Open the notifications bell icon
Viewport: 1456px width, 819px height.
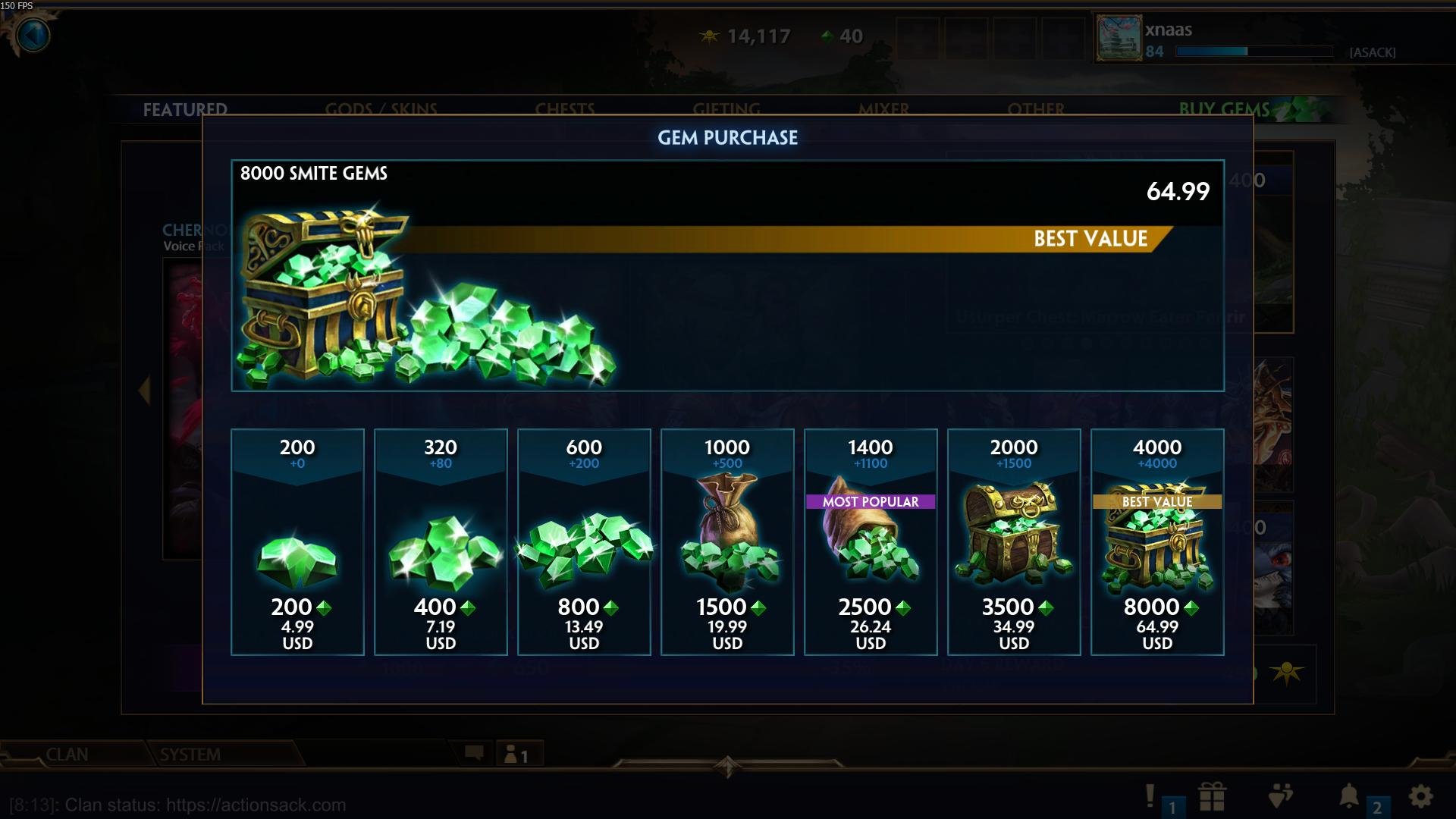pos(1349,796)
